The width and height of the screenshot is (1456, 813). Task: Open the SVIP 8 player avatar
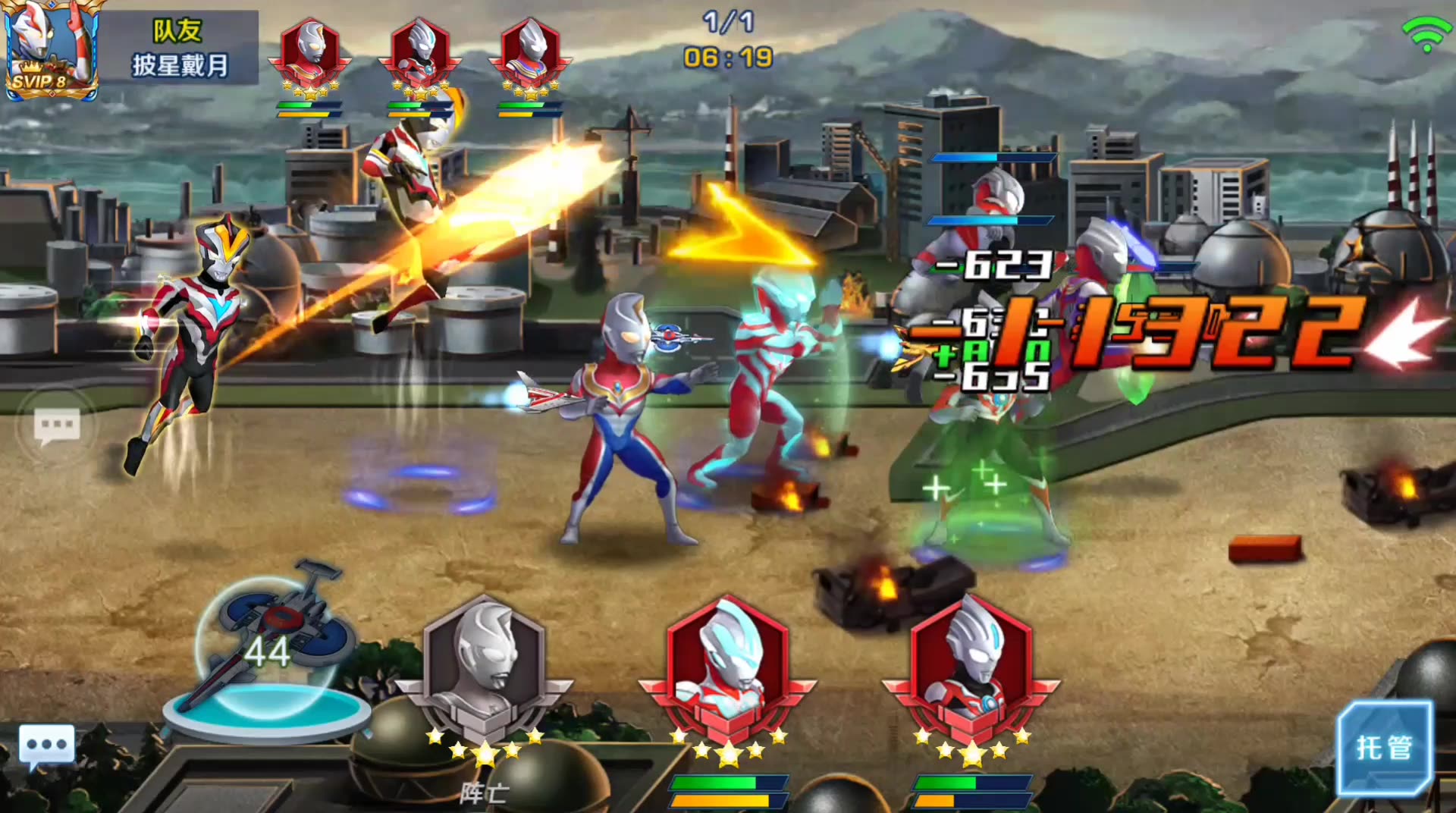51,49
